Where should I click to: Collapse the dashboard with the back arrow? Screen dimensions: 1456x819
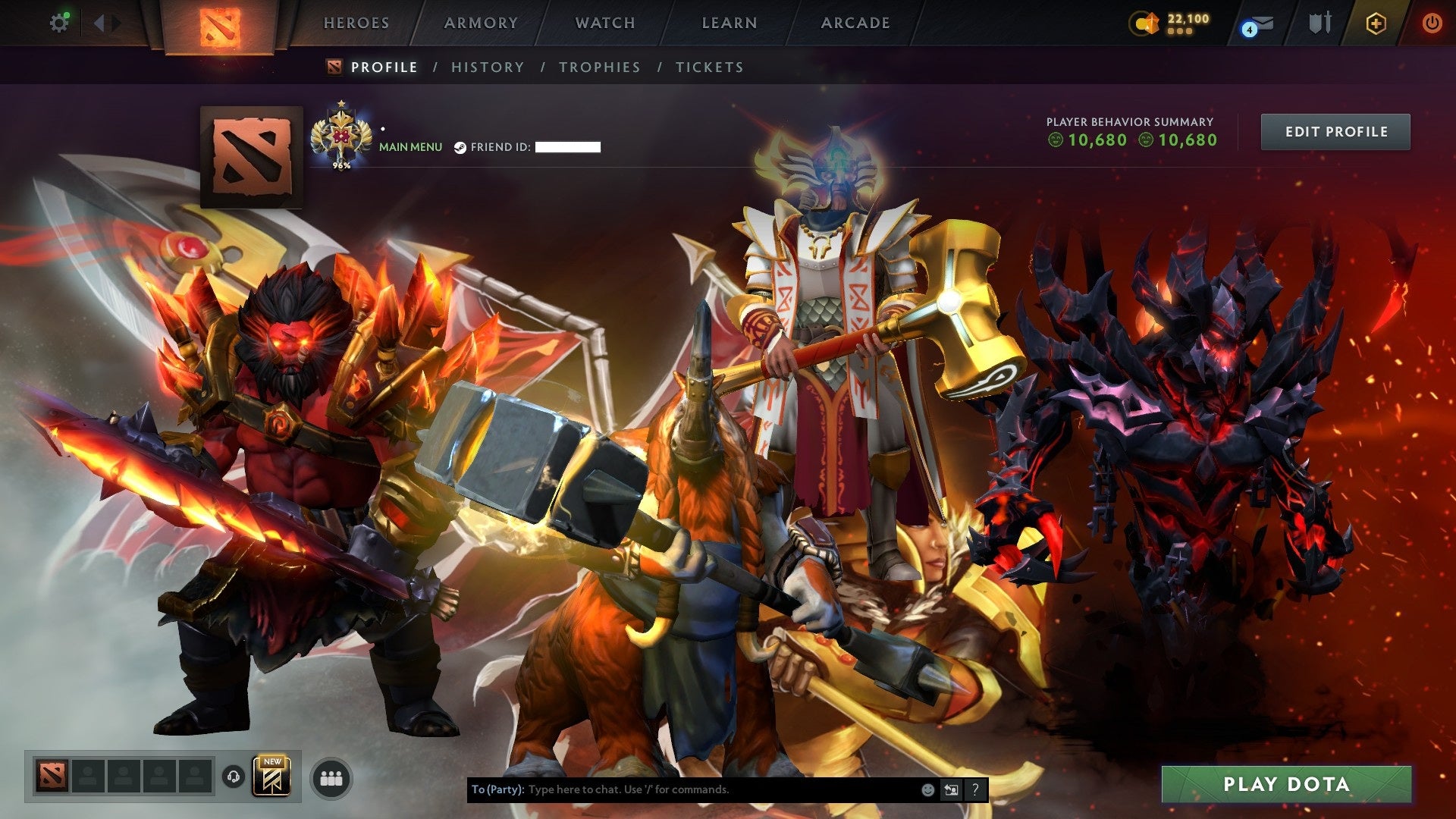pos(99,23)
